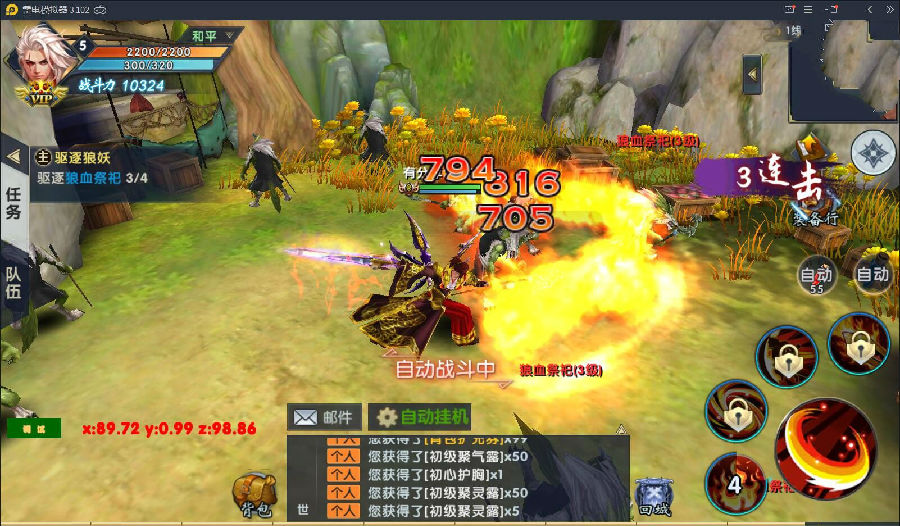Activate the fire skill on cooldown showing 4
The width and height of the screenshot is (900, 526).
[735, 482]
